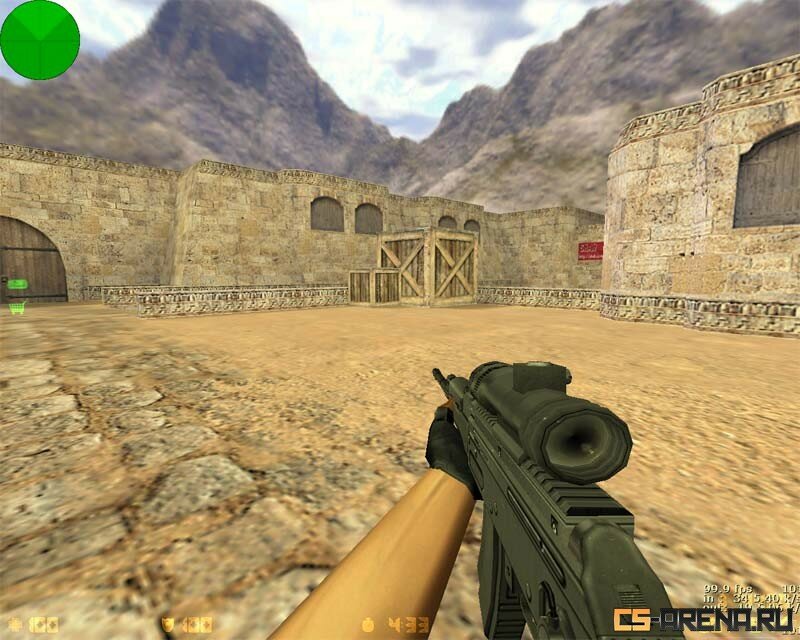Select the buy zone shopping cart icon
This screenshot has width=800, height=640.
16,308
